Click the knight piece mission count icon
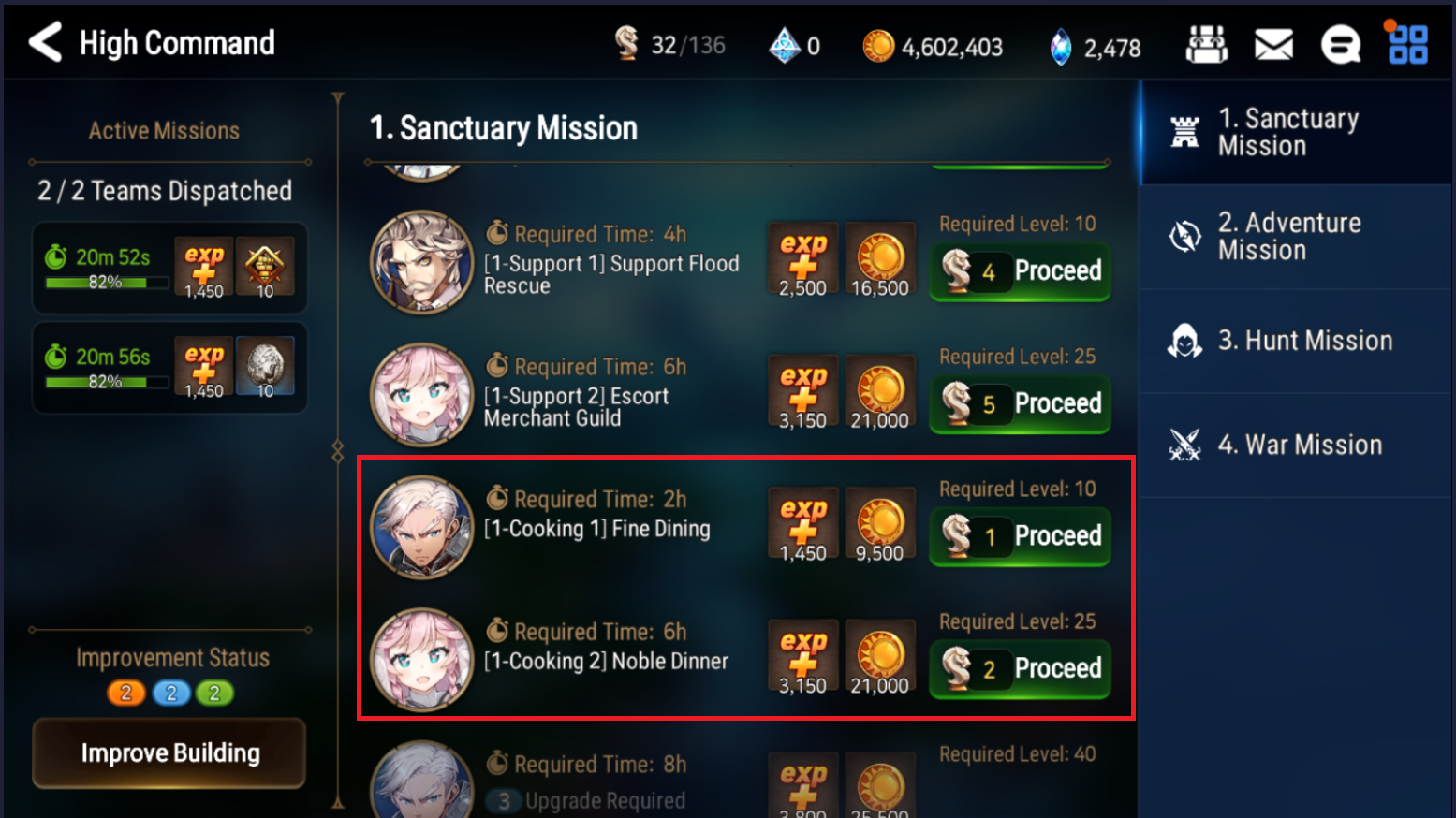The width and height of the screenshot is (1456, 818). pyautogui.click(x=628, y=43)
